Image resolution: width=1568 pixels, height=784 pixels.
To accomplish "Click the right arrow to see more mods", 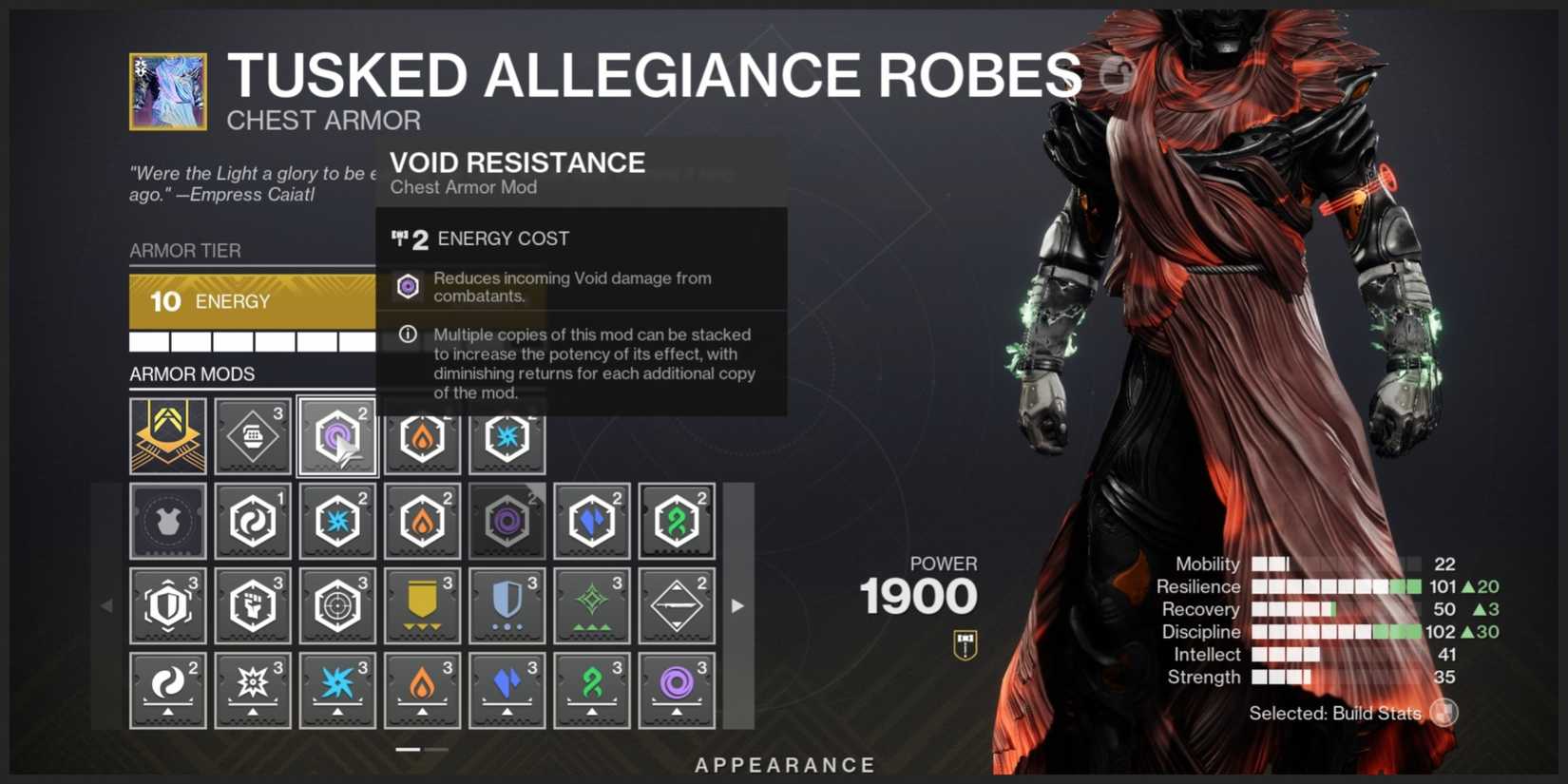I will (x=738, y=605).
